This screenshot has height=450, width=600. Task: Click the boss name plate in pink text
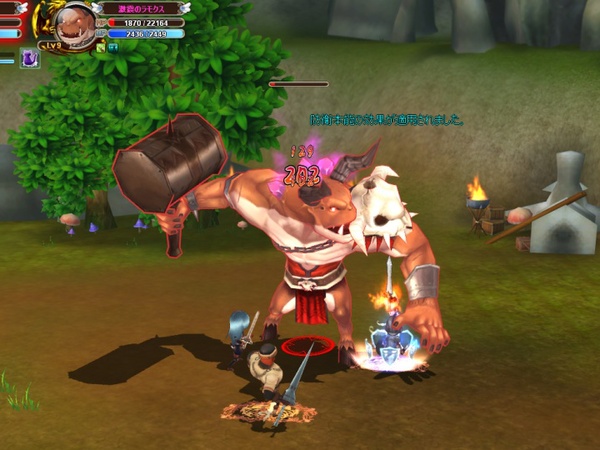click(x=140, y=8)
